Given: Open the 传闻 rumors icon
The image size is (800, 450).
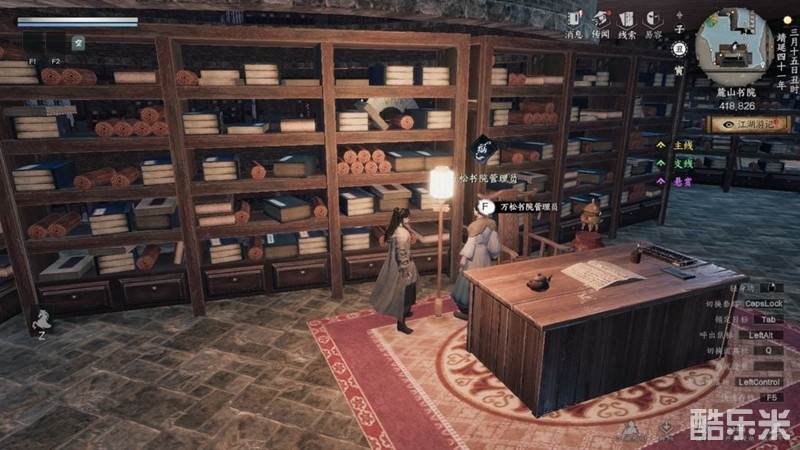Looking at the screenshot, I should (600, 20).
